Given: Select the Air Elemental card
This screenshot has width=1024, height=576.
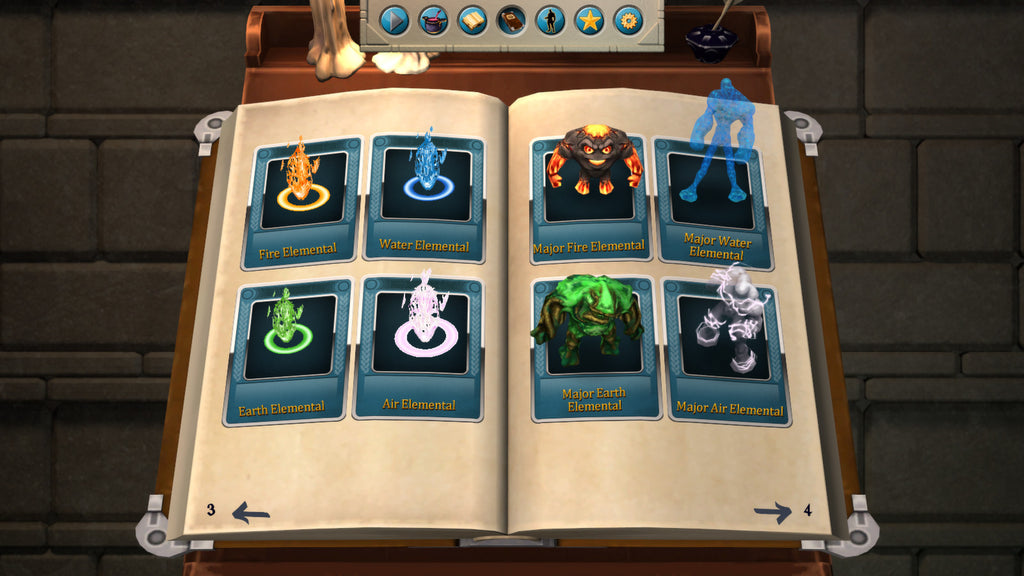Looking at the screenshot, I should click(420, 347).
